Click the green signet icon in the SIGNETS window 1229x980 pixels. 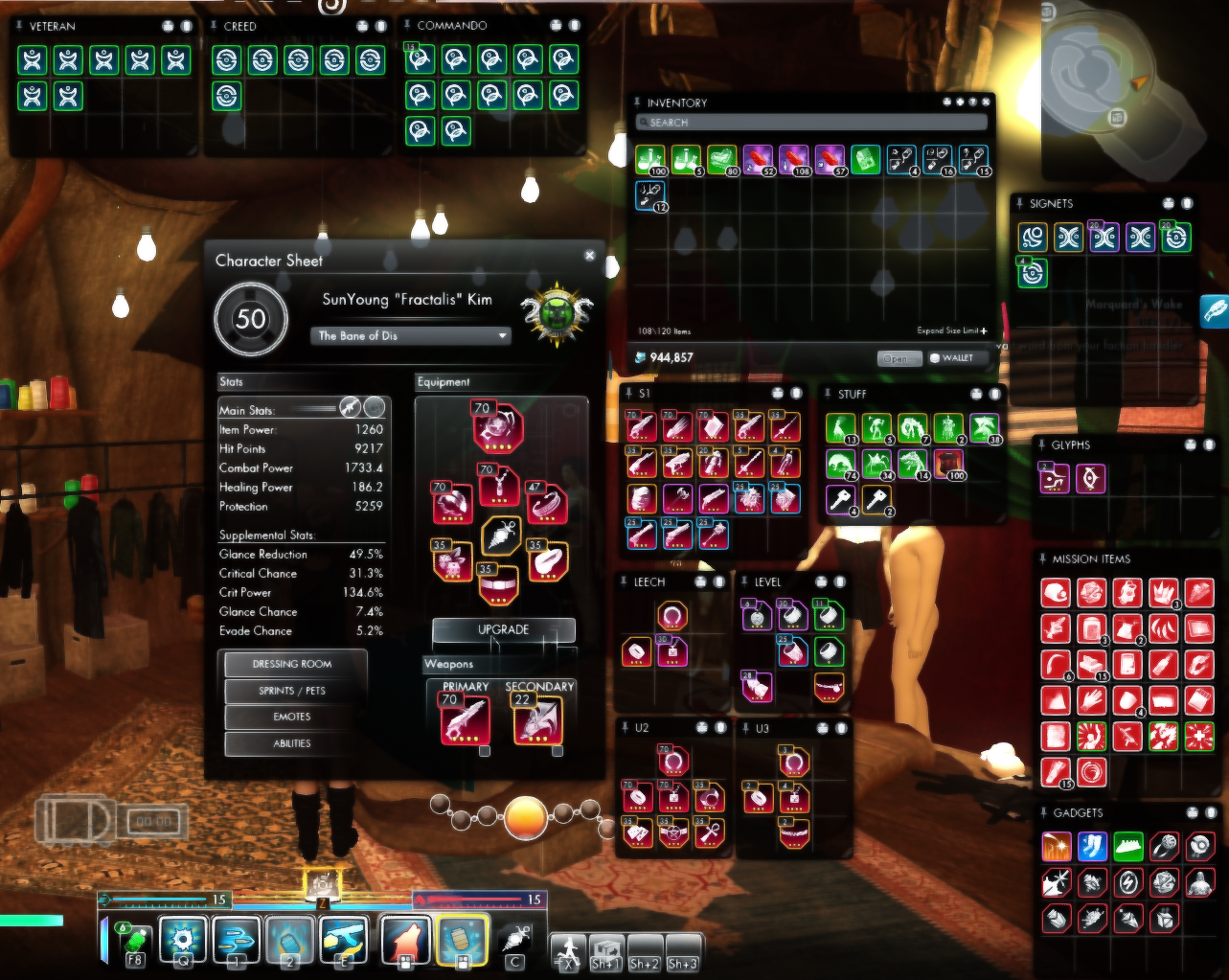(1032, 274)
